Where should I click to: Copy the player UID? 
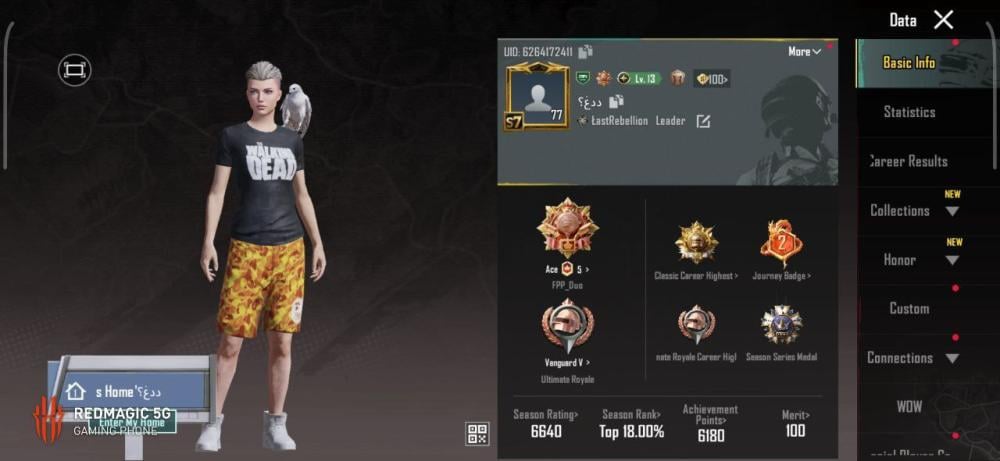pyautogui.click(x=585, y=51)
